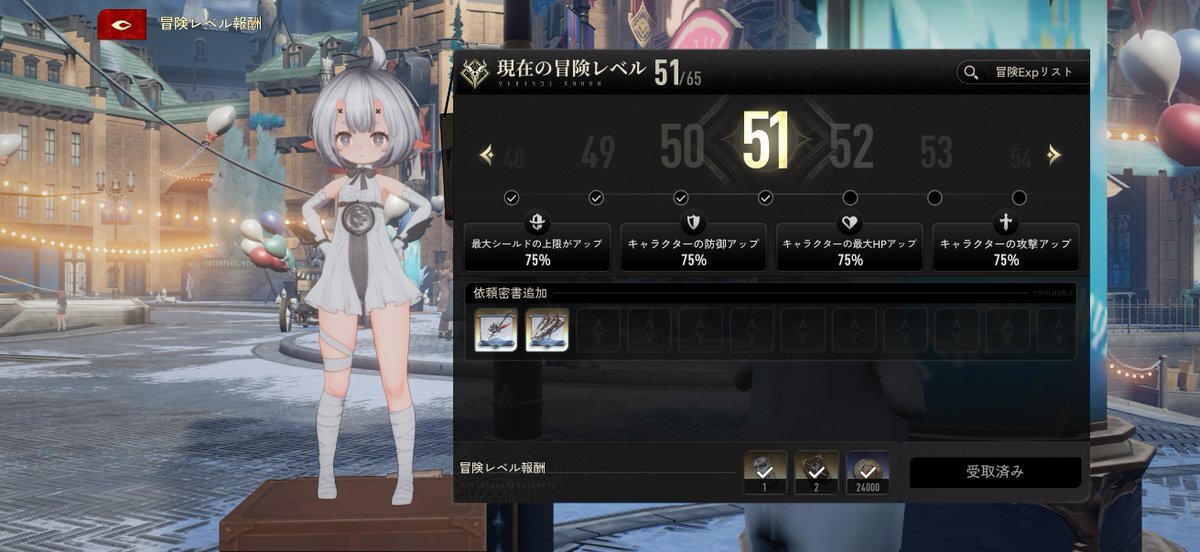This screenshot has height=552, width=1200.
Task: Advance to next levels with right arrow
Action: pos(1054,154)
